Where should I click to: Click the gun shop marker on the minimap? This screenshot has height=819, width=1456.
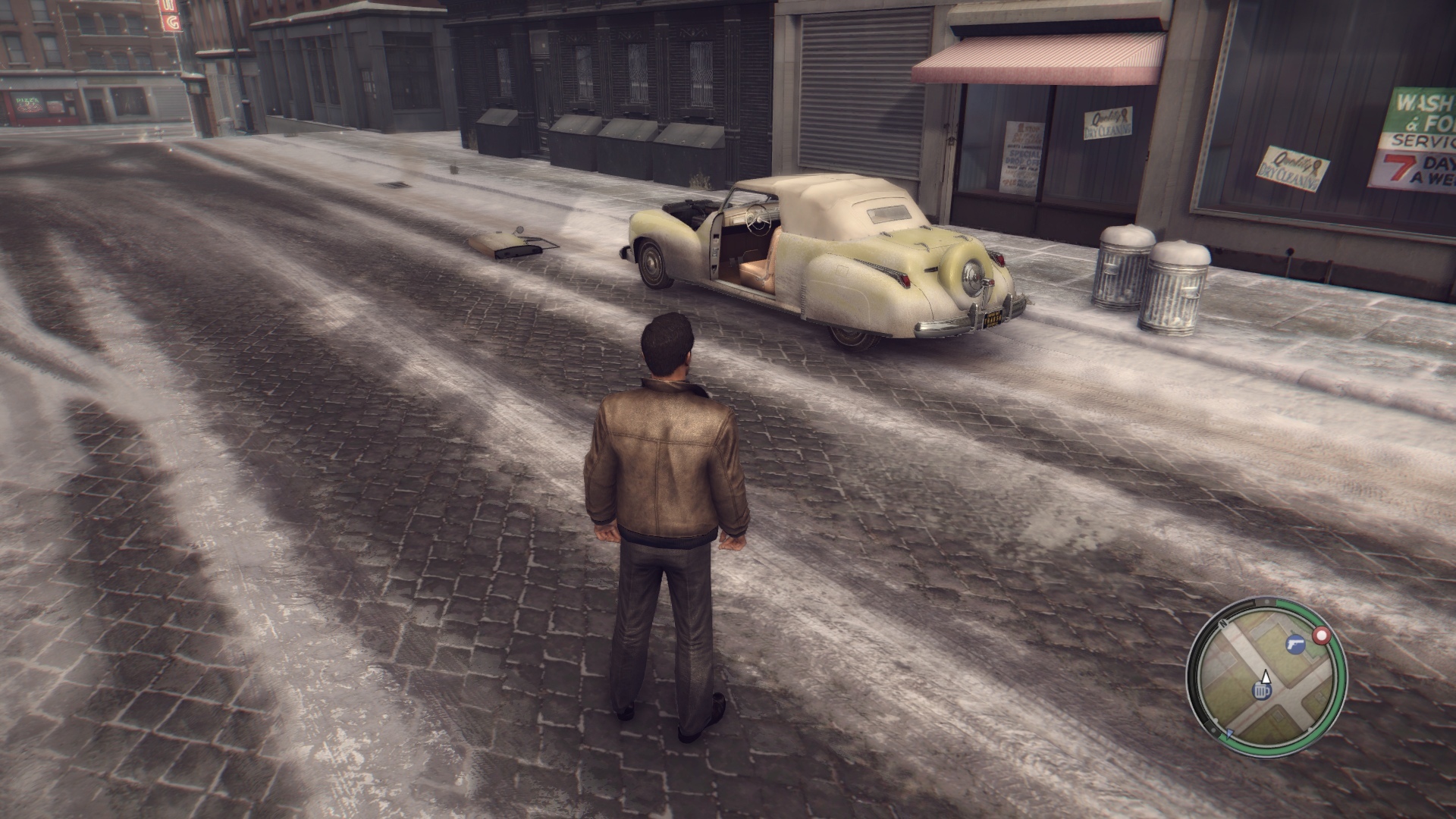tap(1294, 644)
